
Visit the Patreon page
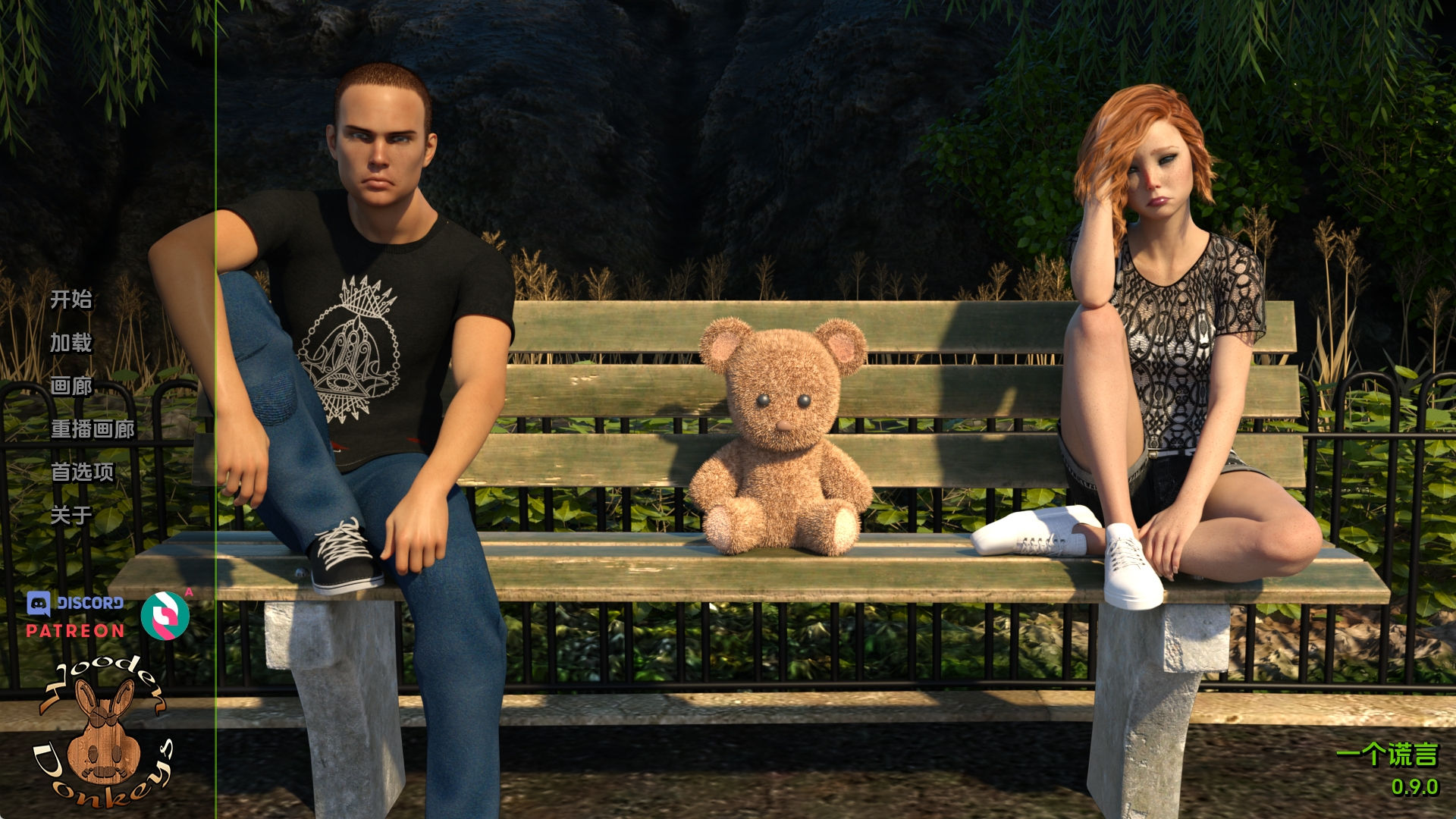75,631
